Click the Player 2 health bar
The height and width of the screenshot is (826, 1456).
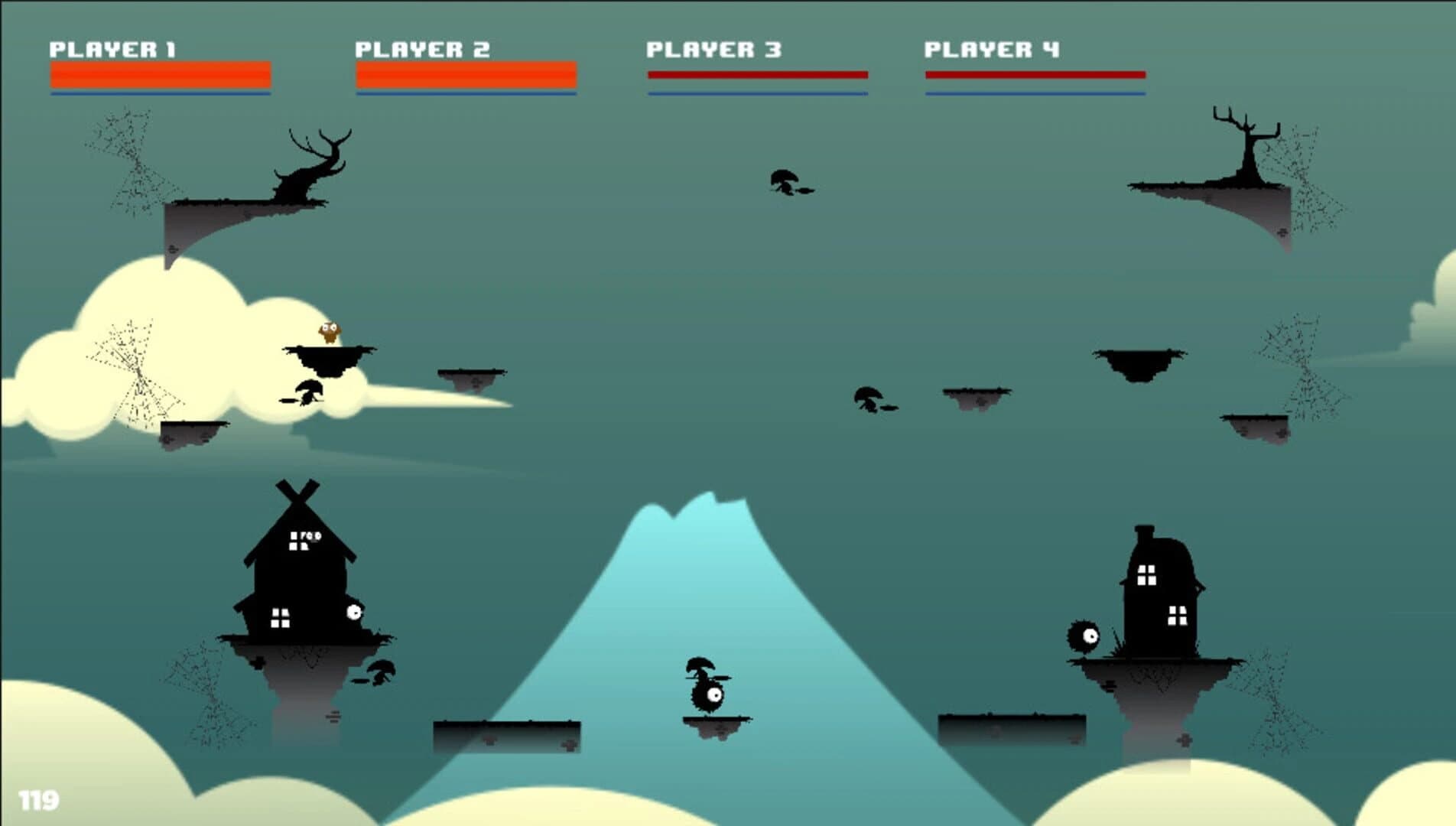coord(465,73)
